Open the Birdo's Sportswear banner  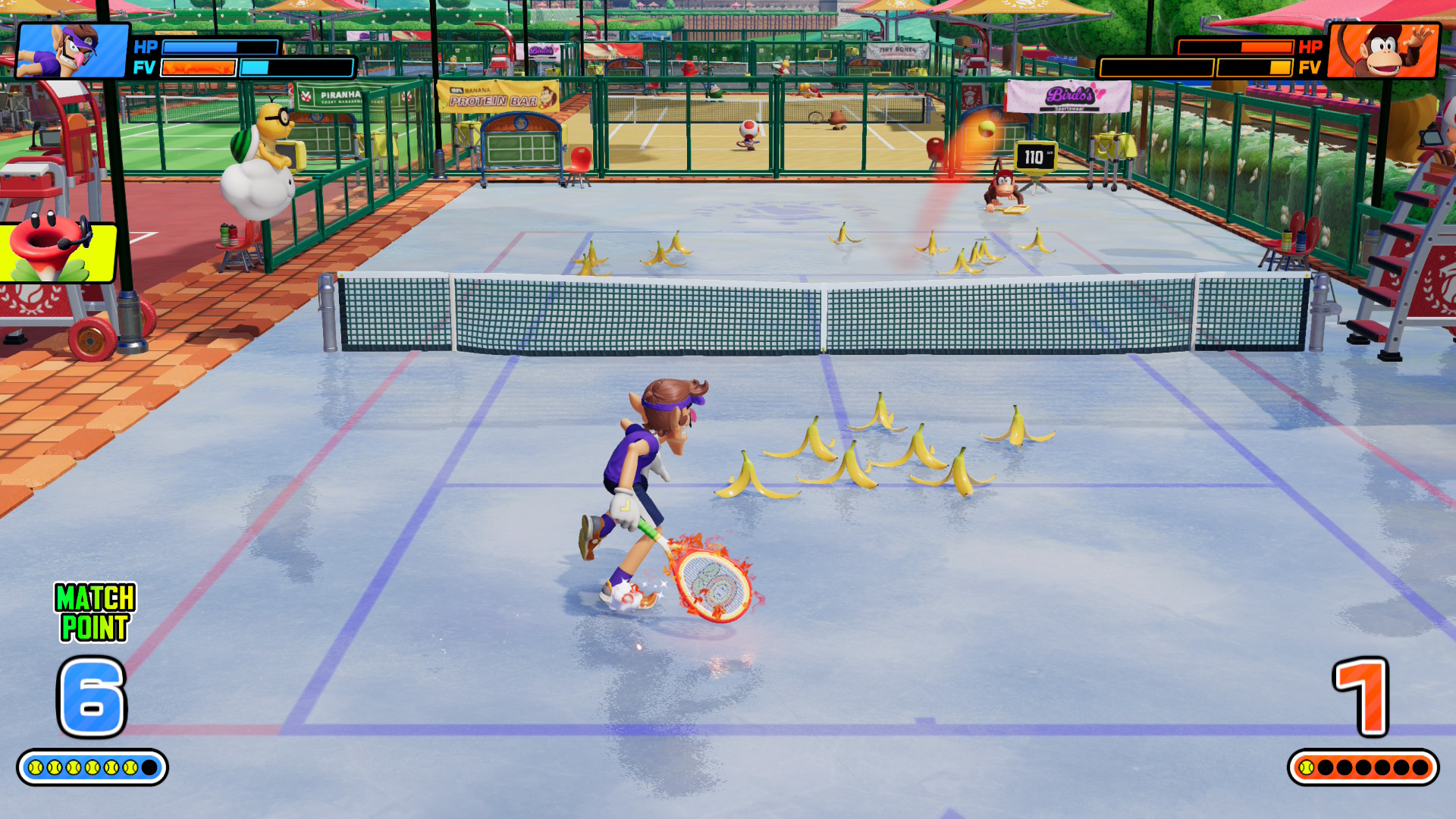pyautogui.click(x=1072, y=96)
